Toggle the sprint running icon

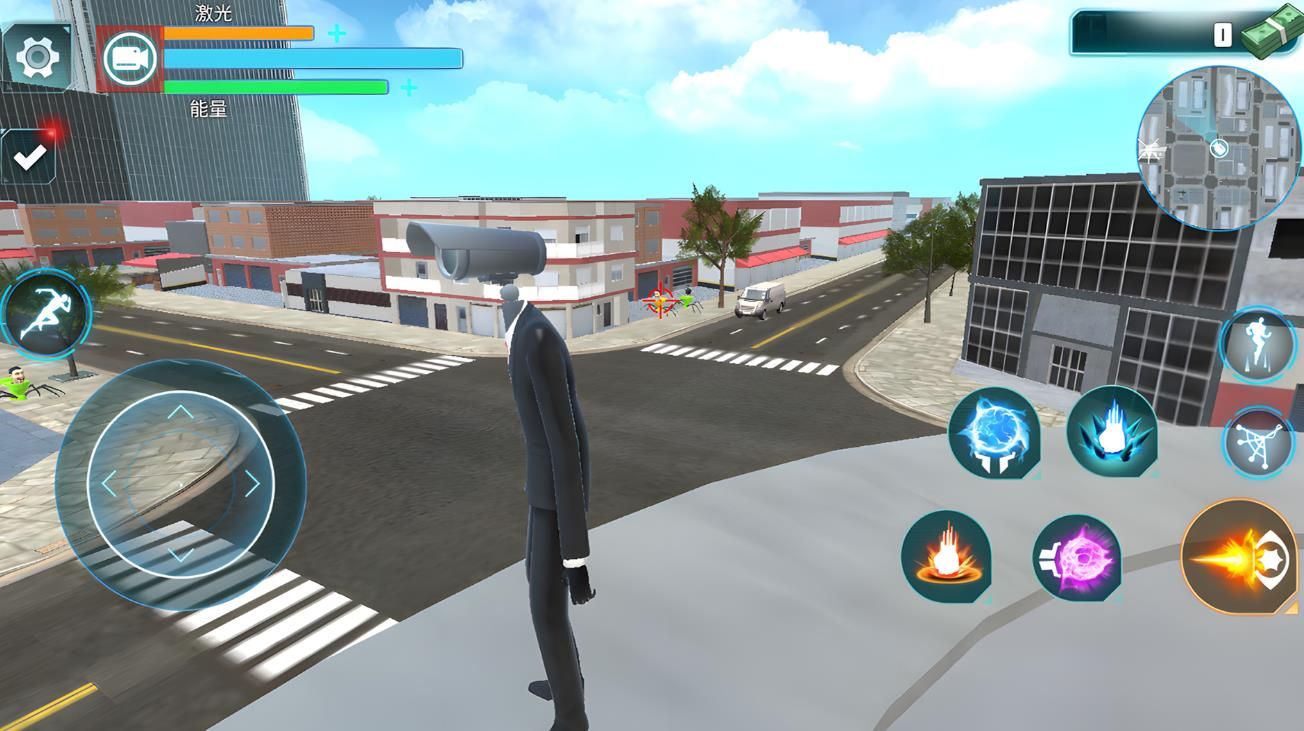pyautogui.click(x=45, y=314)
